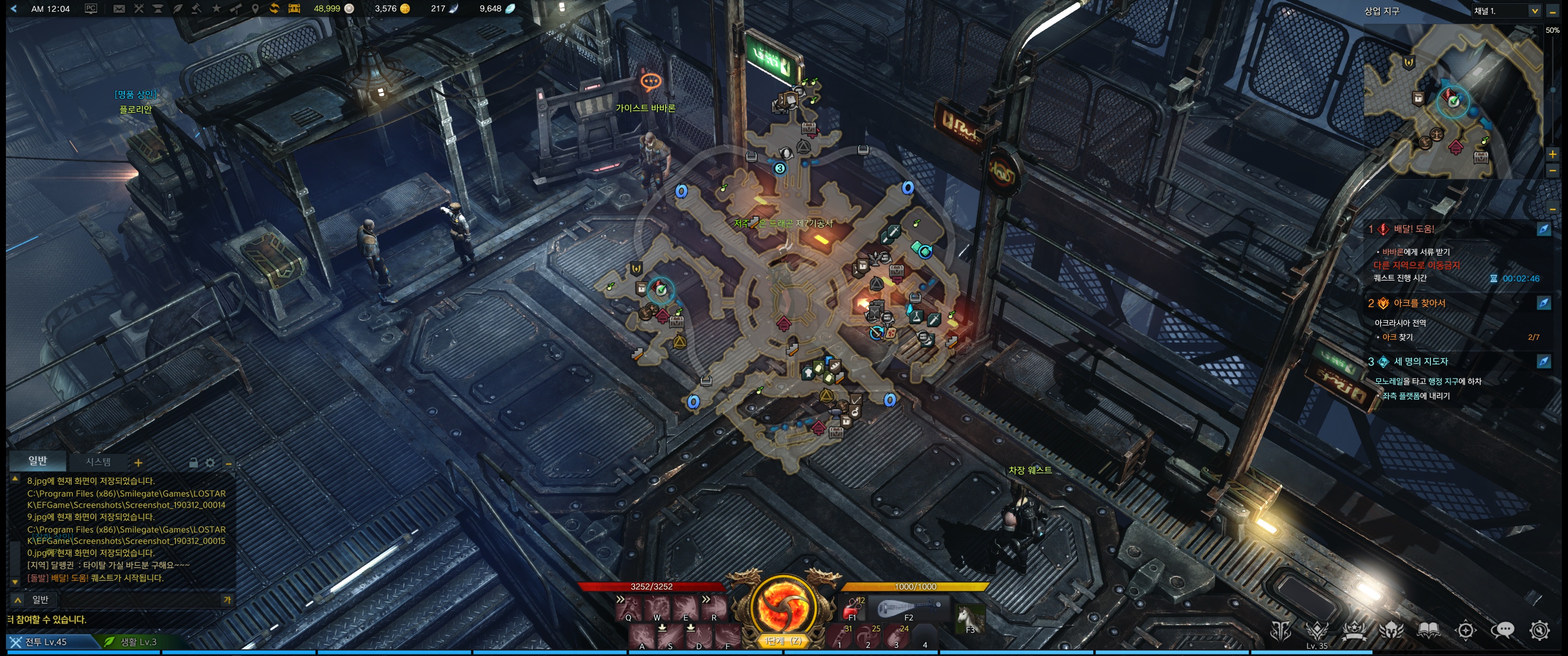Image resolution: width=1568 pixels, height=656 pixels.
Task: Open the star favorites icon in top bar
Action: [x=216, y=9]
